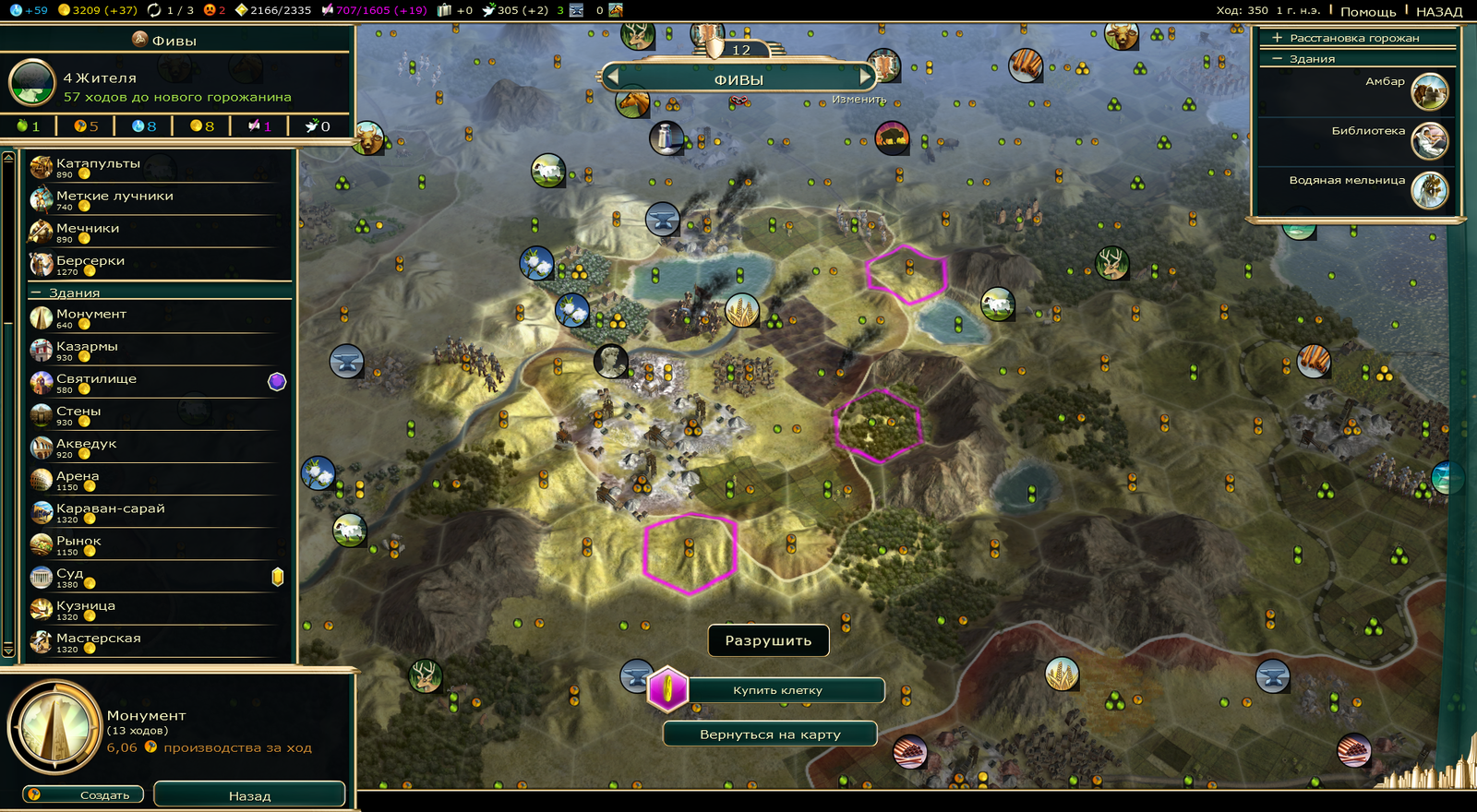Open the Помощь help menu
Viewport: 1477px width, 812px height.
pos(1367,12)
